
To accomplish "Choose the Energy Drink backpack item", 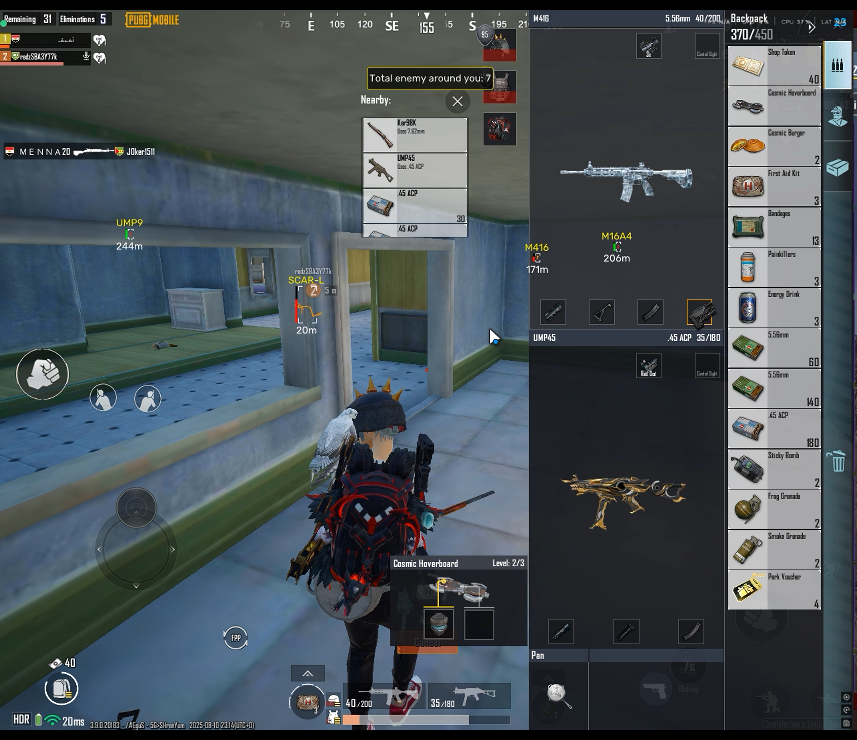I will tap(774, 308).
